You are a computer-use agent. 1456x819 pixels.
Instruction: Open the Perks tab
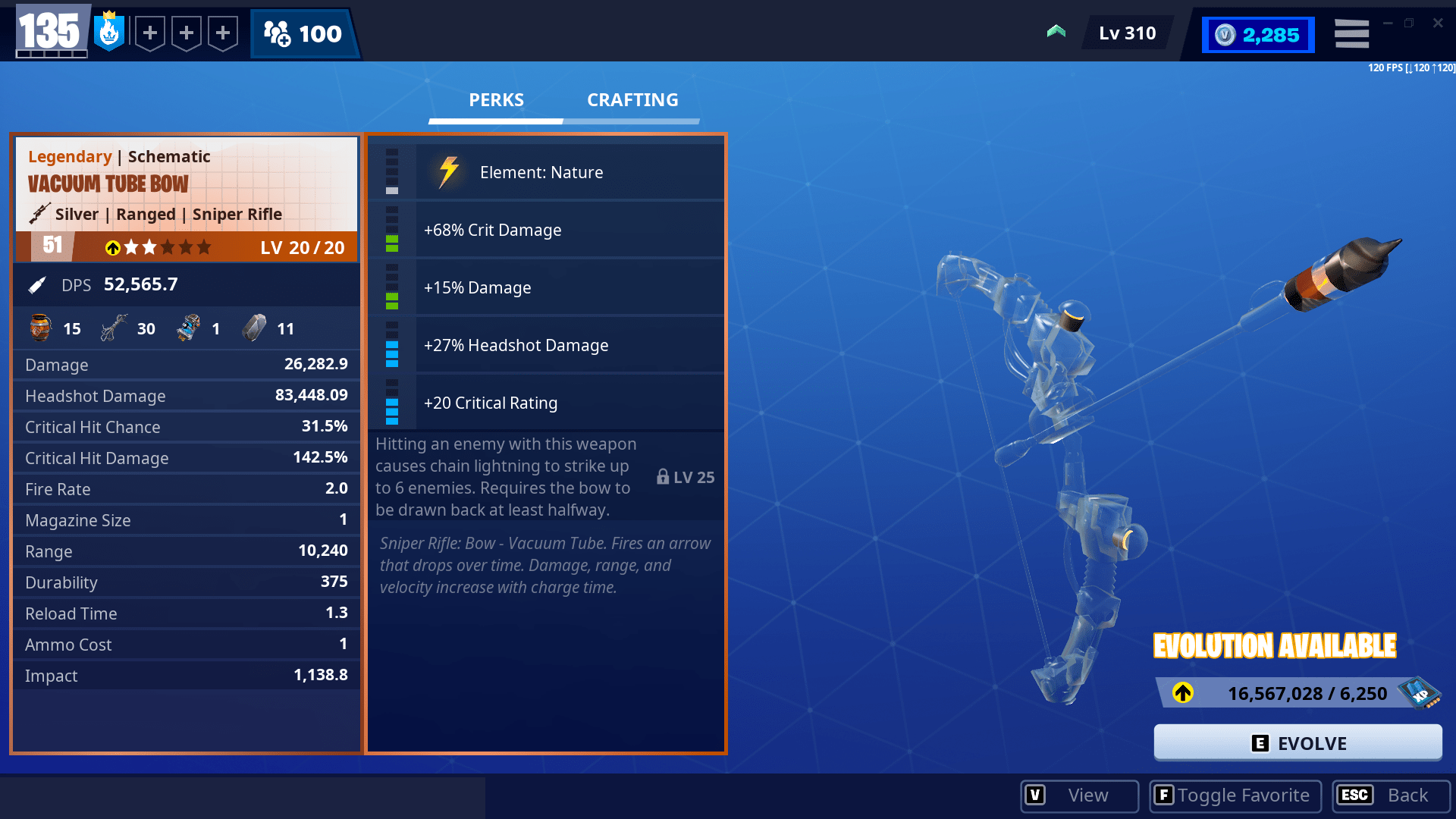(495, 99)
